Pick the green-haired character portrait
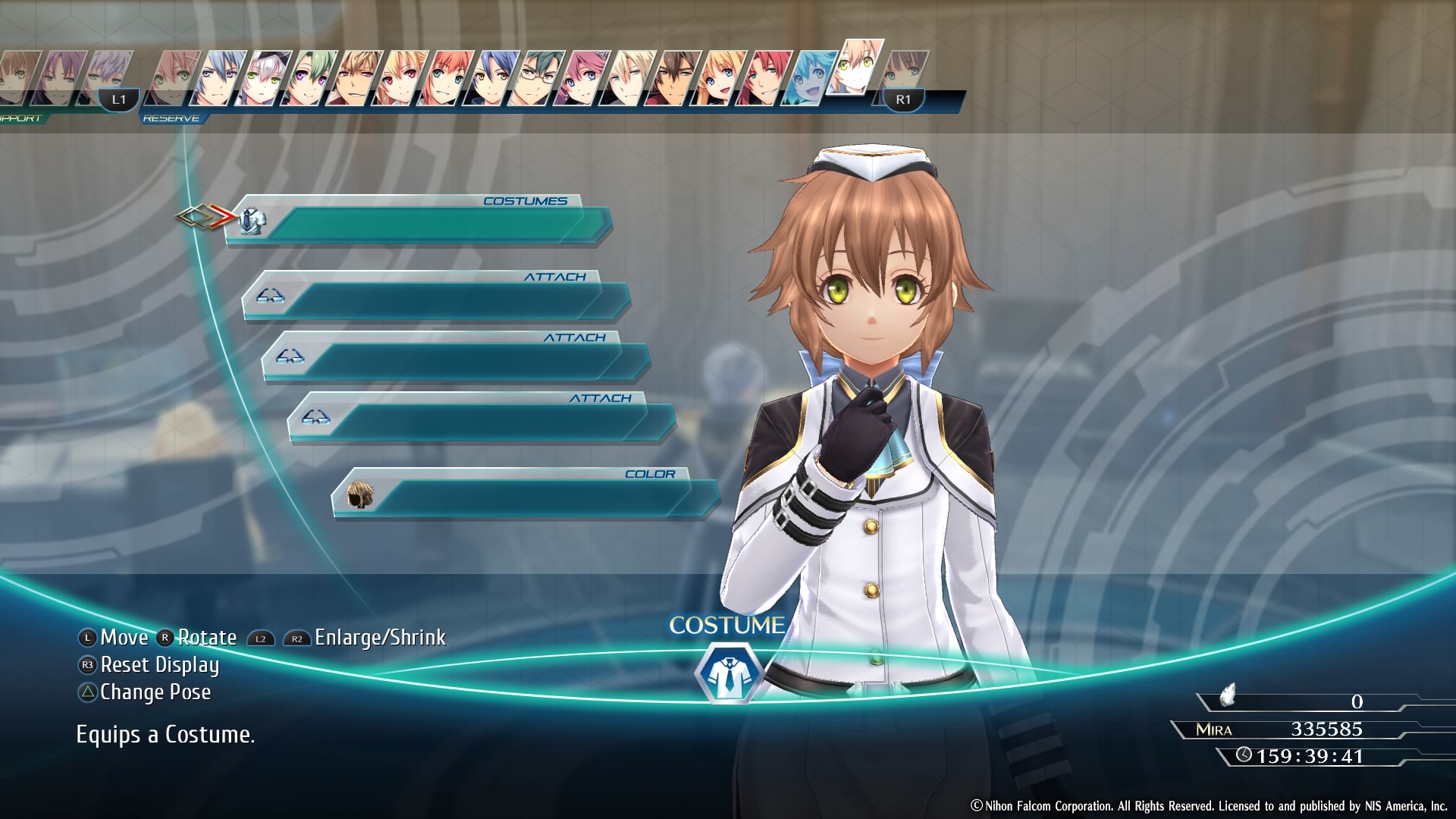Screen dimensions: 1456x819 coord(312,77)
